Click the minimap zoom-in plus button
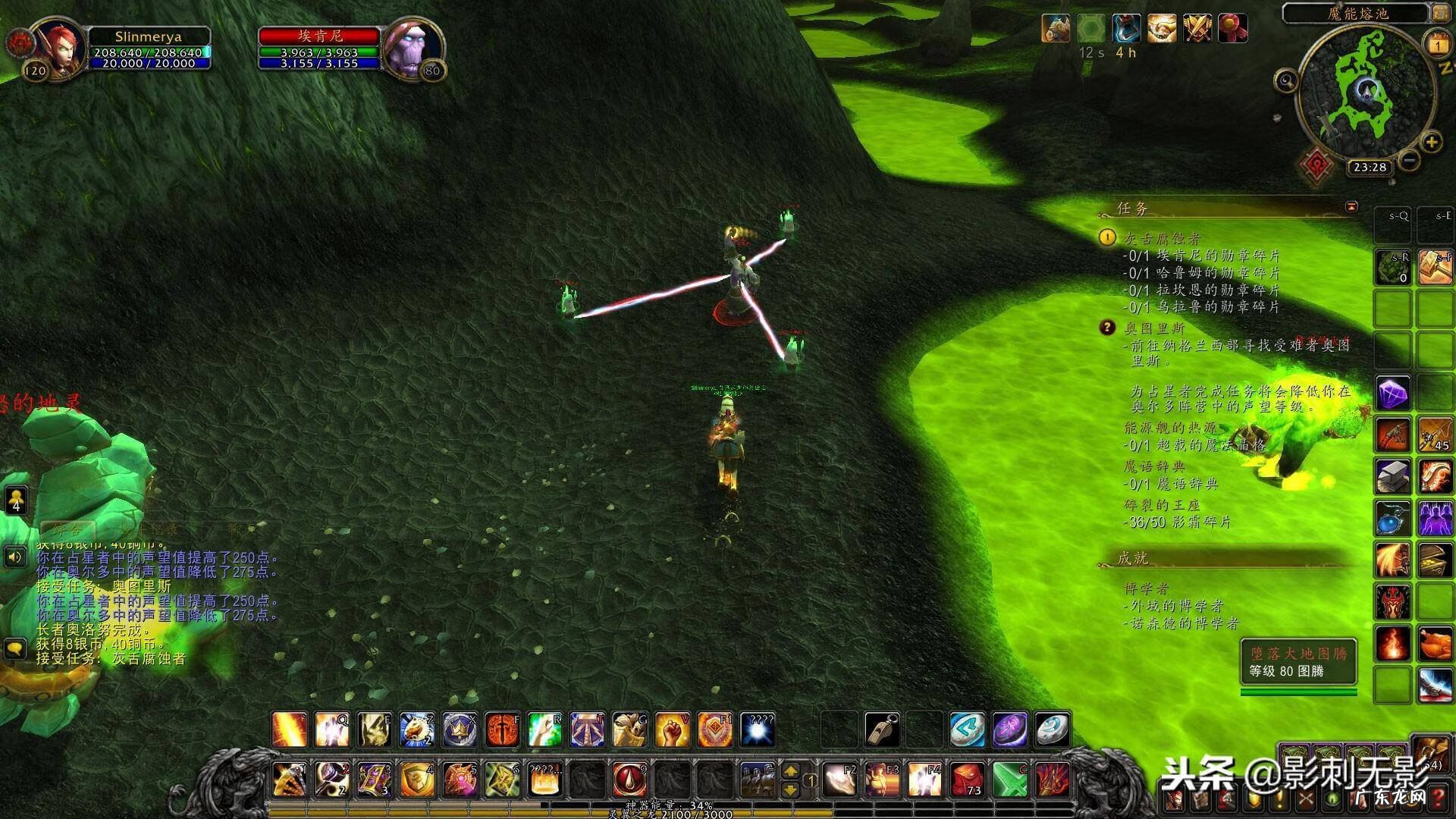The width and height of the screenshot is (1456, 819). click(1431, 142)
